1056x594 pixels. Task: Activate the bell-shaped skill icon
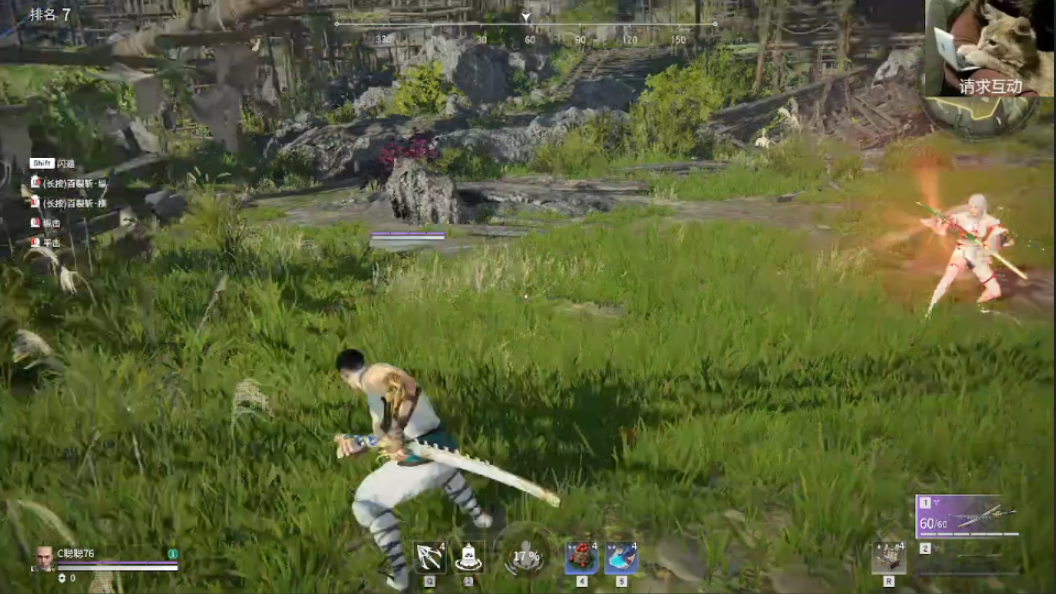(467, 557)
